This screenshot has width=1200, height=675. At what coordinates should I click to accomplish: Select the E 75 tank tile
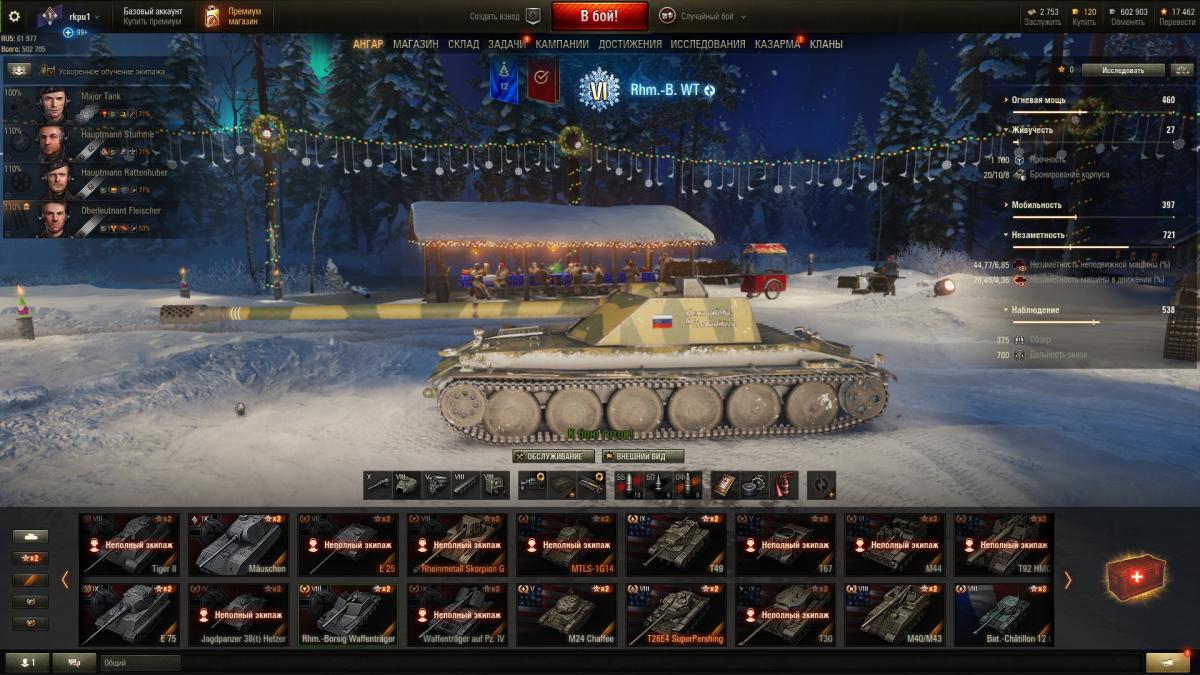pos(128,615)
